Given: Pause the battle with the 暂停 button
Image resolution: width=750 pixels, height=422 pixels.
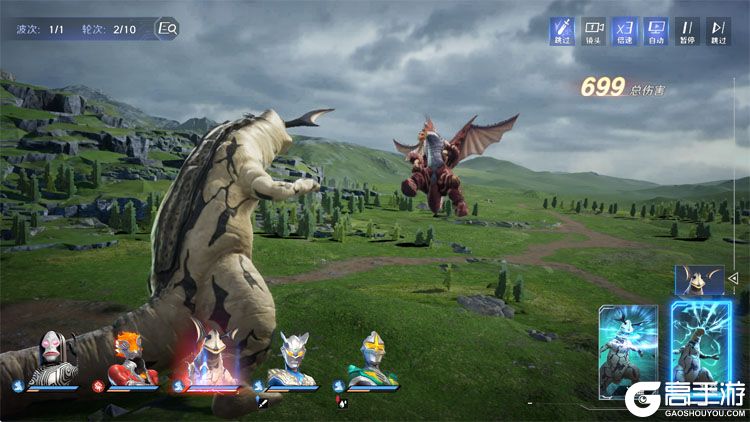Looking at the screenshot, I should click(x=687, y=31).
